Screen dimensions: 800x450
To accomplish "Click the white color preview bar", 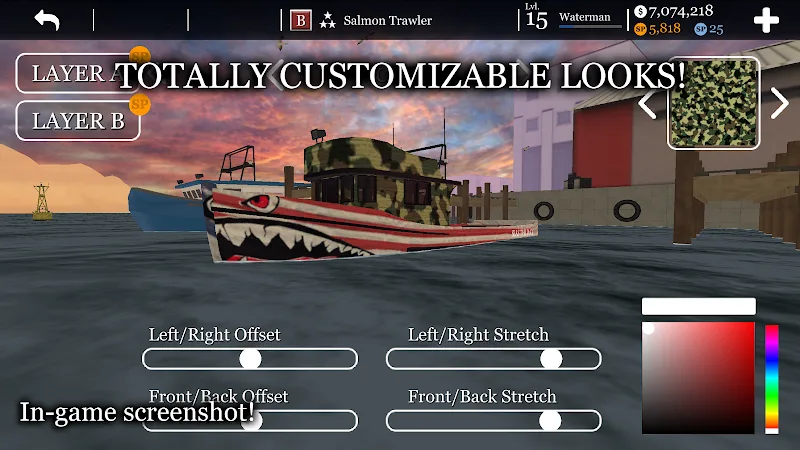I will tap(698, 307).
